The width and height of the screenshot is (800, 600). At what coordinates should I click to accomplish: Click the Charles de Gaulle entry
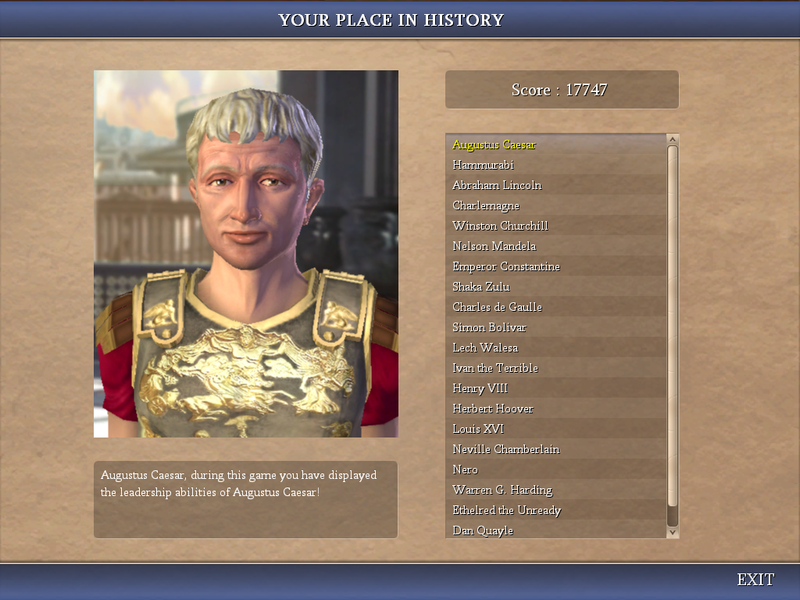(497, 307)
